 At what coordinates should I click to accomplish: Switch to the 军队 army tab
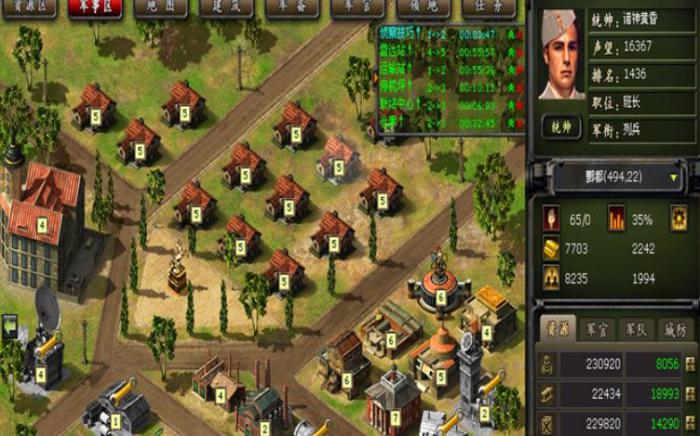tap(638, 328)
